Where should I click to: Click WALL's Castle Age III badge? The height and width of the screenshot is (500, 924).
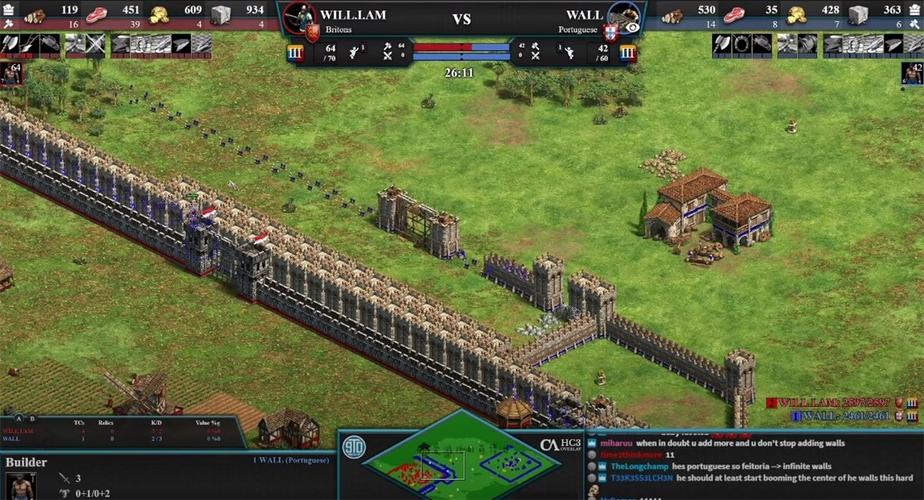click(627, 53)
